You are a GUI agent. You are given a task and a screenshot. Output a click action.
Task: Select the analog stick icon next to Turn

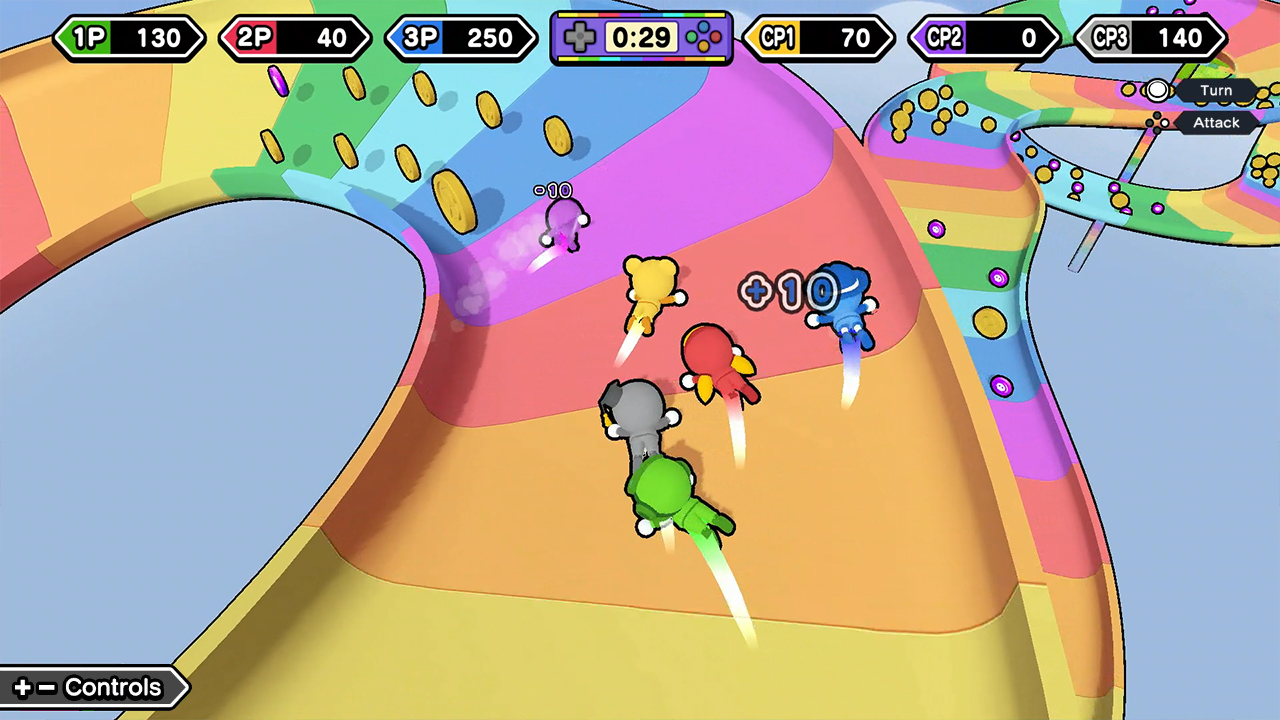pyautogui.click(x=1157, y=90)
